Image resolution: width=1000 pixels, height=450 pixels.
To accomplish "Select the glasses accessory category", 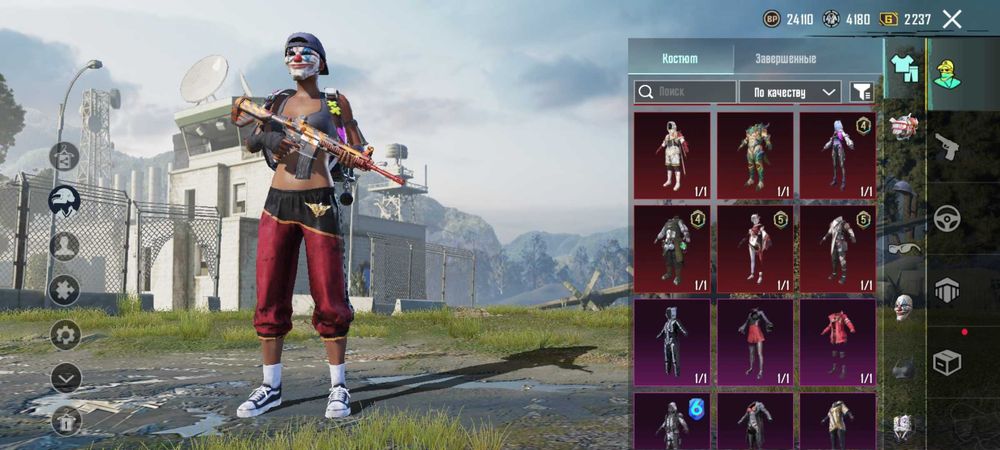I will 903,248.
